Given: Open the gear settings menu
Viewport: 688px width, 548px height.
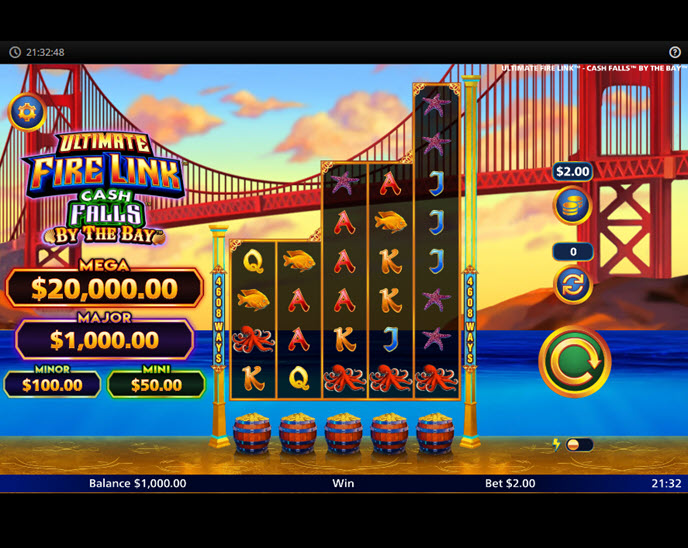Looking at the screenshot, I should pyautogui.click(x=27, y=112).
